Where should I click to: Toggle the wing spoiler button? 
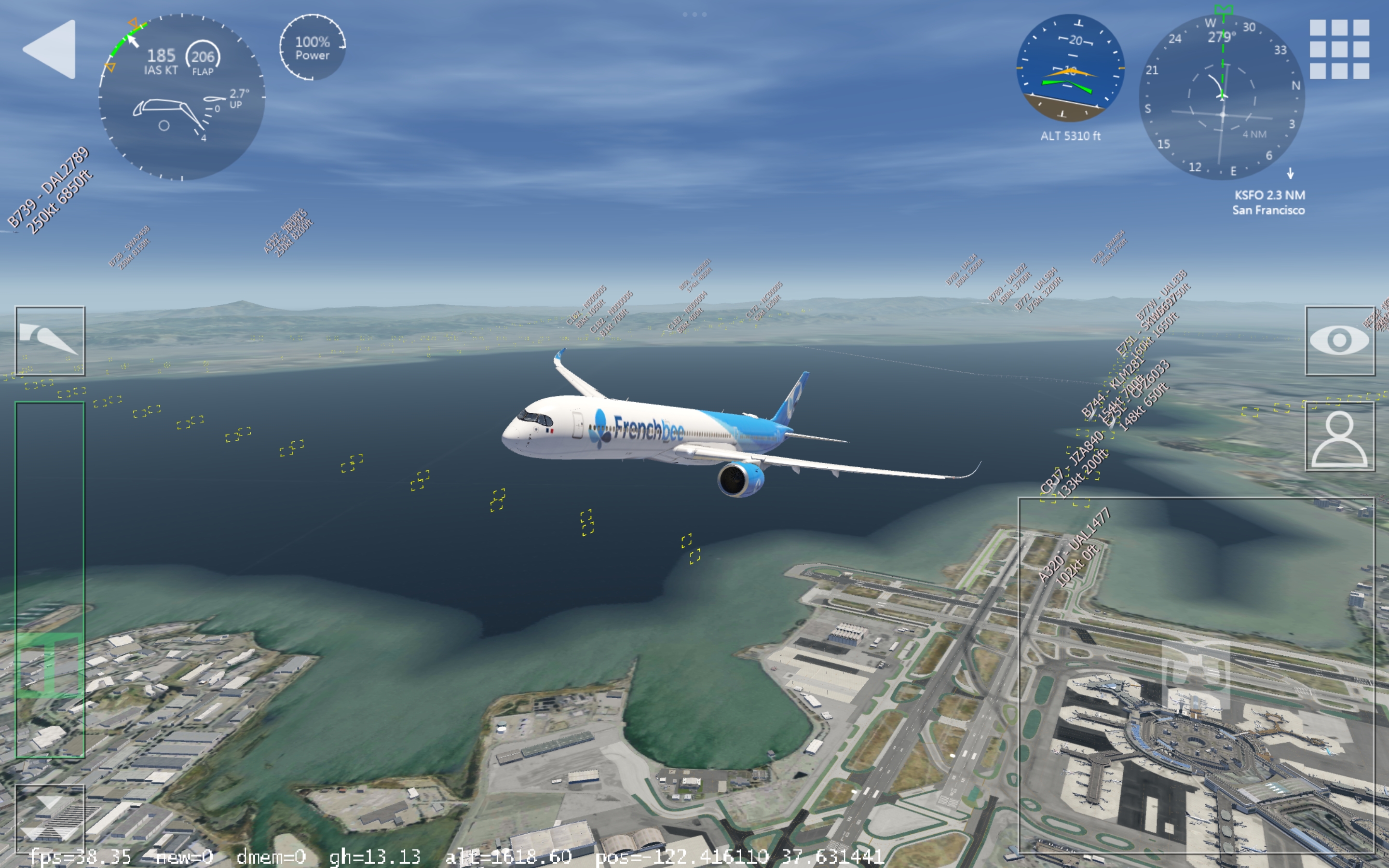[50, 341]
